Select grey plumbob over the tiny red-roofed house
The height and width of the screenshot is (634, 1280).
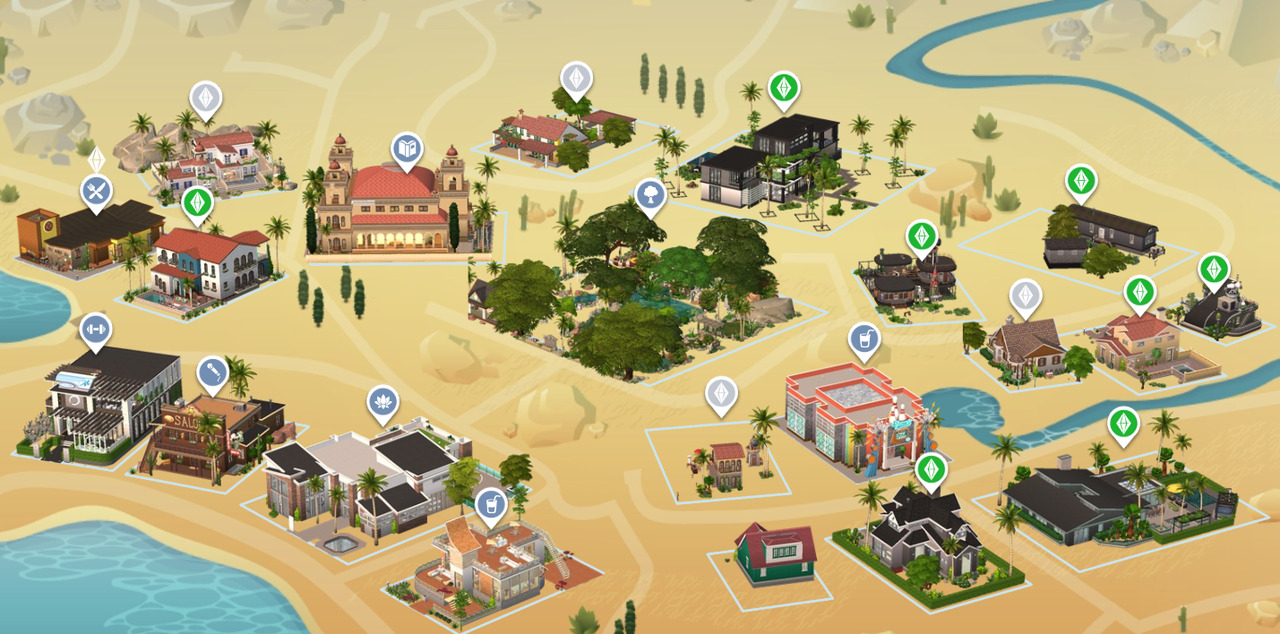point(721,393)
